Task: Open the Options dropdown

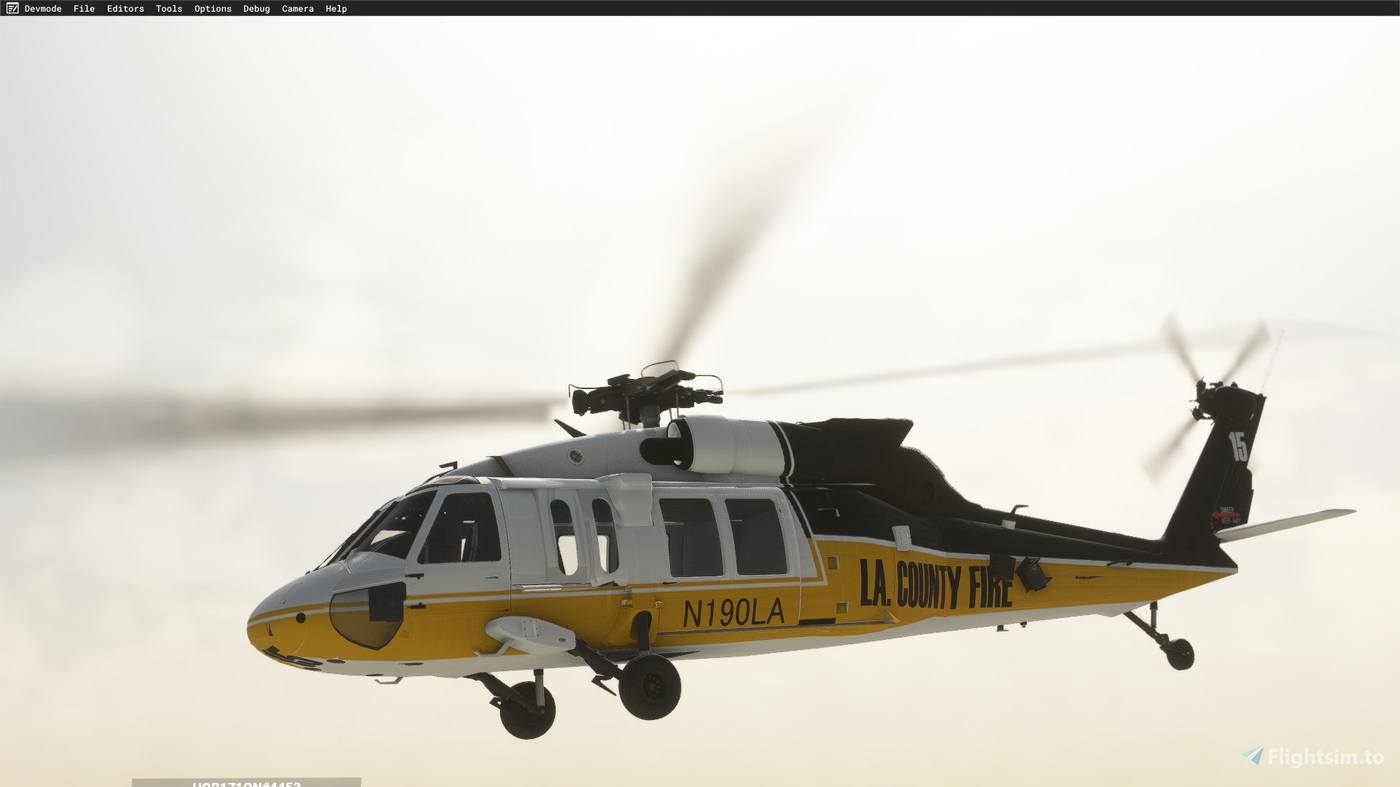Action: point(213,7)
